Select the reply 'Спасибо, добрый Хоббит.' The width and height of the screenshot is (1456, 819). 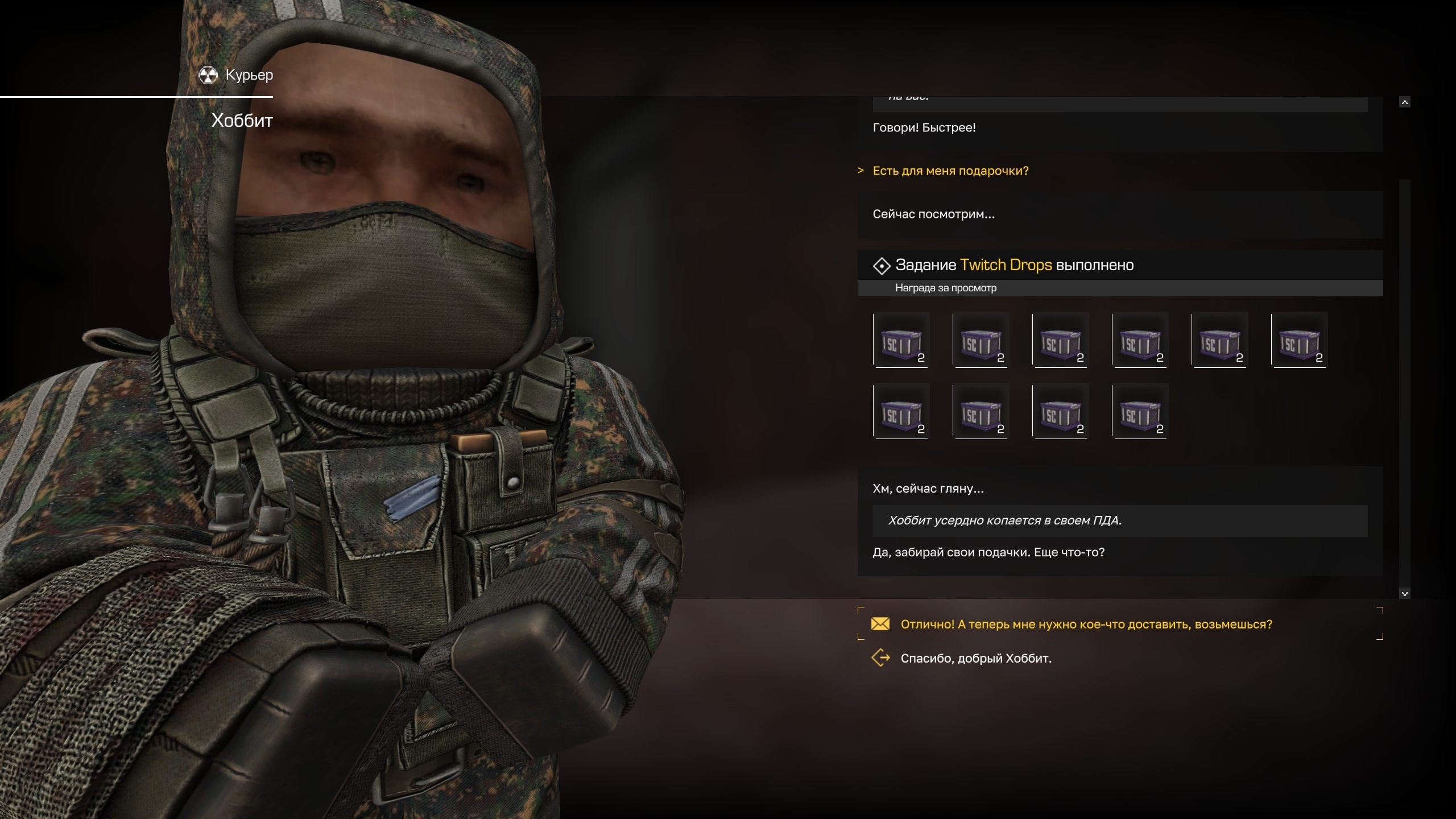coord(975,658)
